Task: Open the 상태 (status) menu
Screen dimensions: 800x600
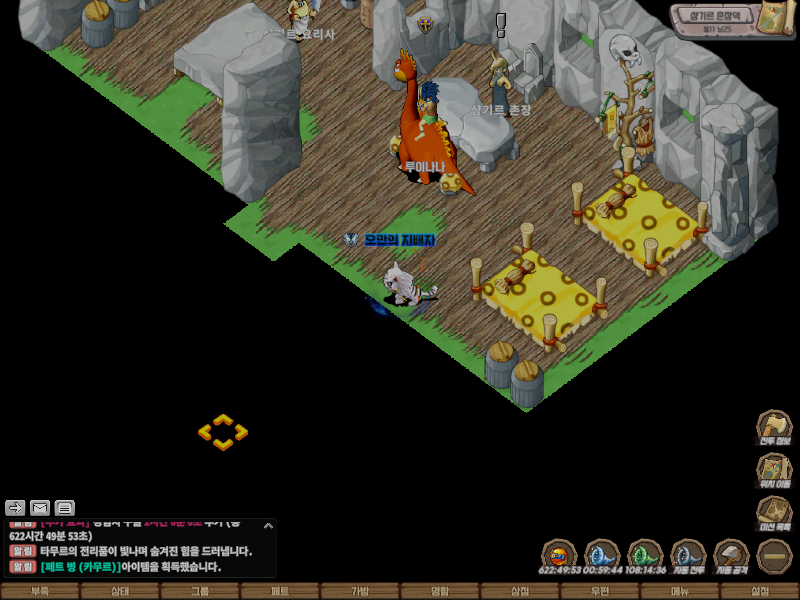Action: 120,591
